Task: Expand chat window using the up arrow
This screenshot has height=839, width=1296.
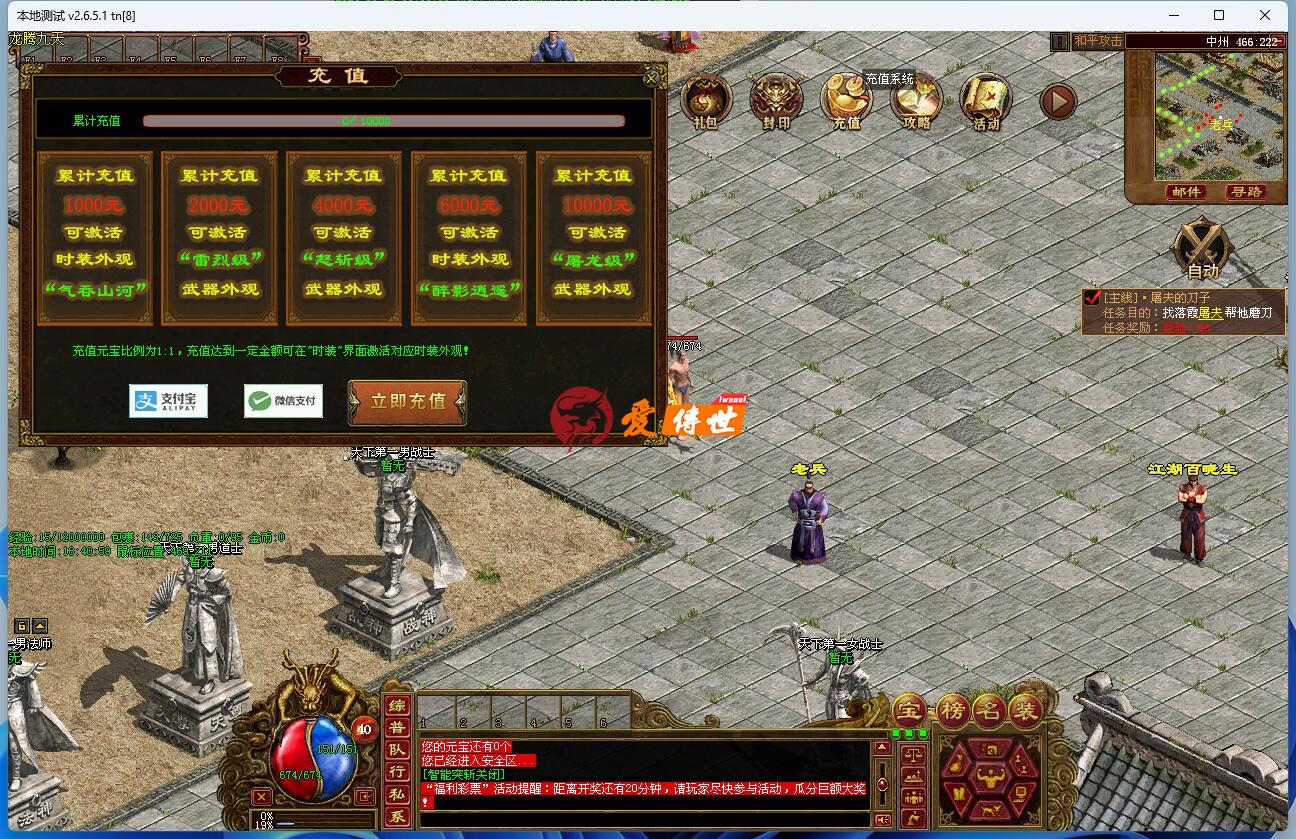Action: point(881,745)
